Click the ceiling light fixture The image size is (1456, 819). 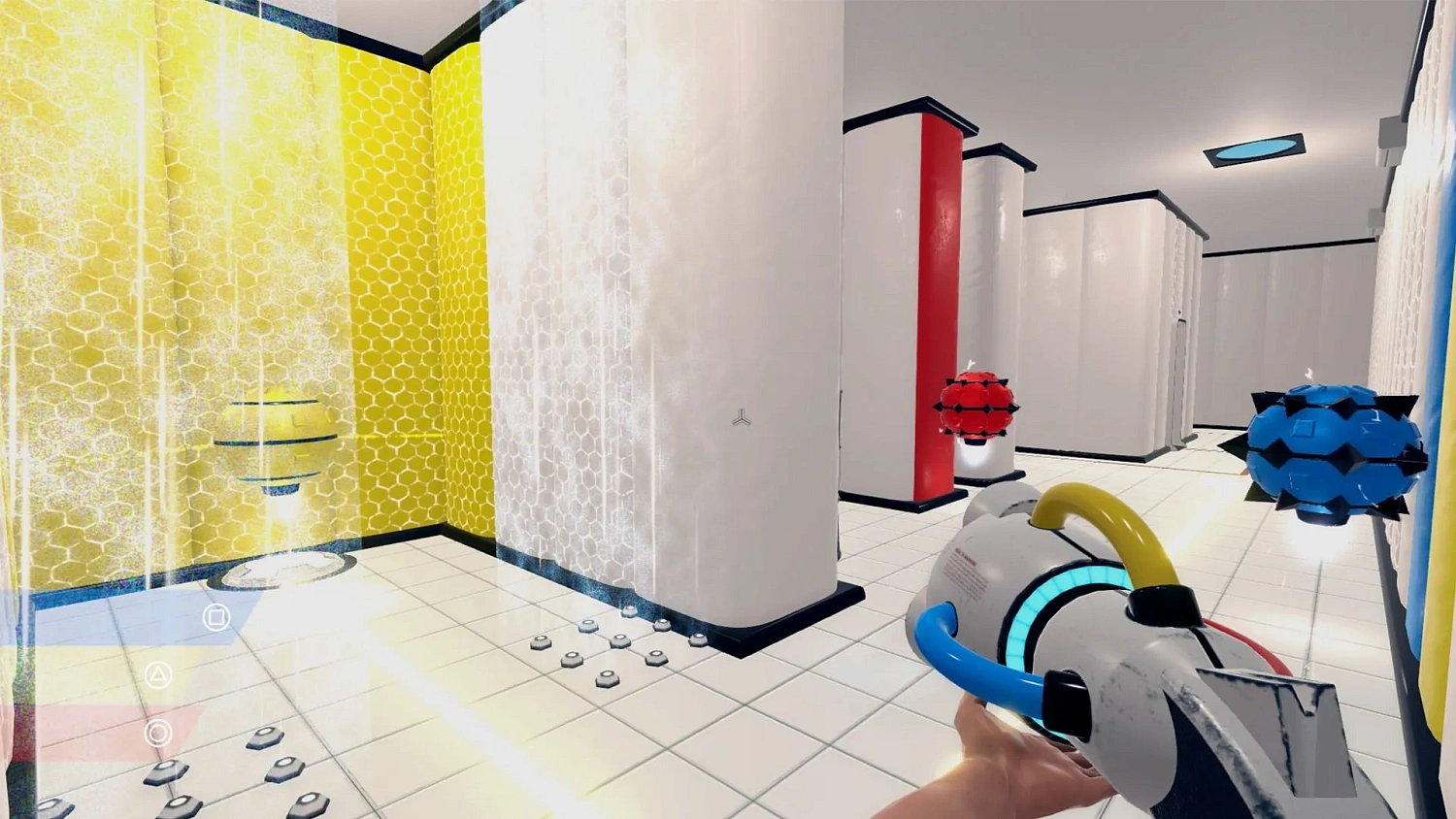1252,147
